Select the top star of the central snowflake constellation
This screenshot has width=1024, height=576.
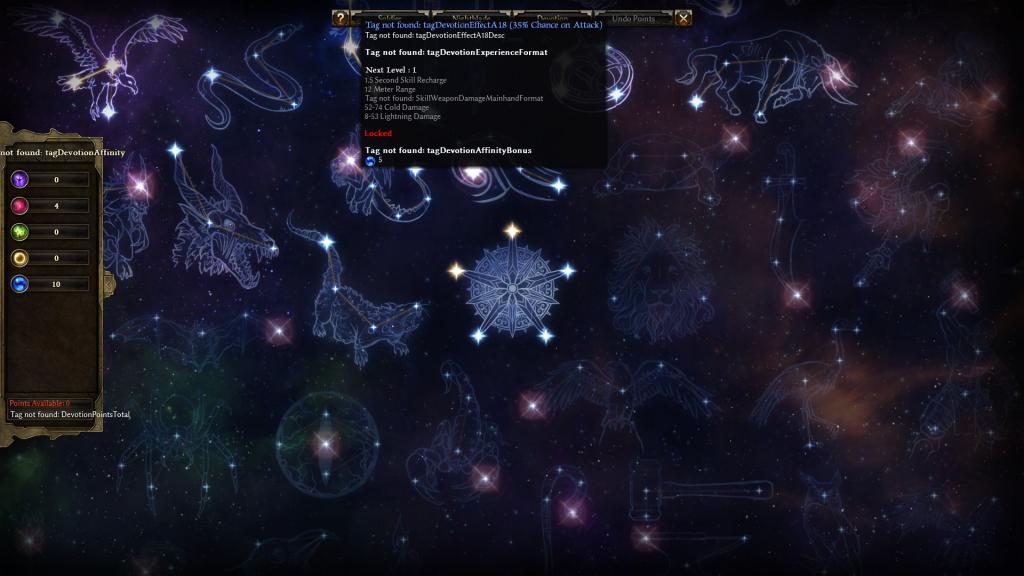(x=512, y=231)
